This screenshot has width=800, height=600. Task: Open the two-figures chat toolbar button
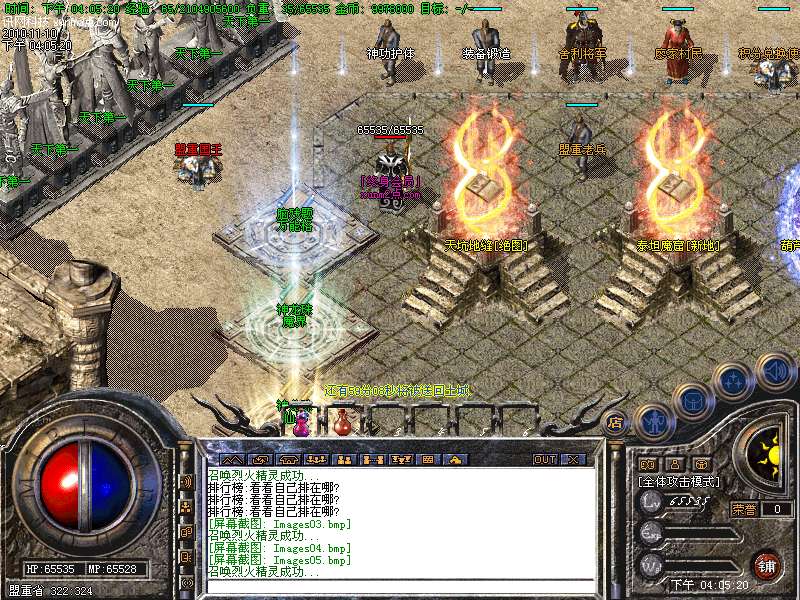pos(343,459)
